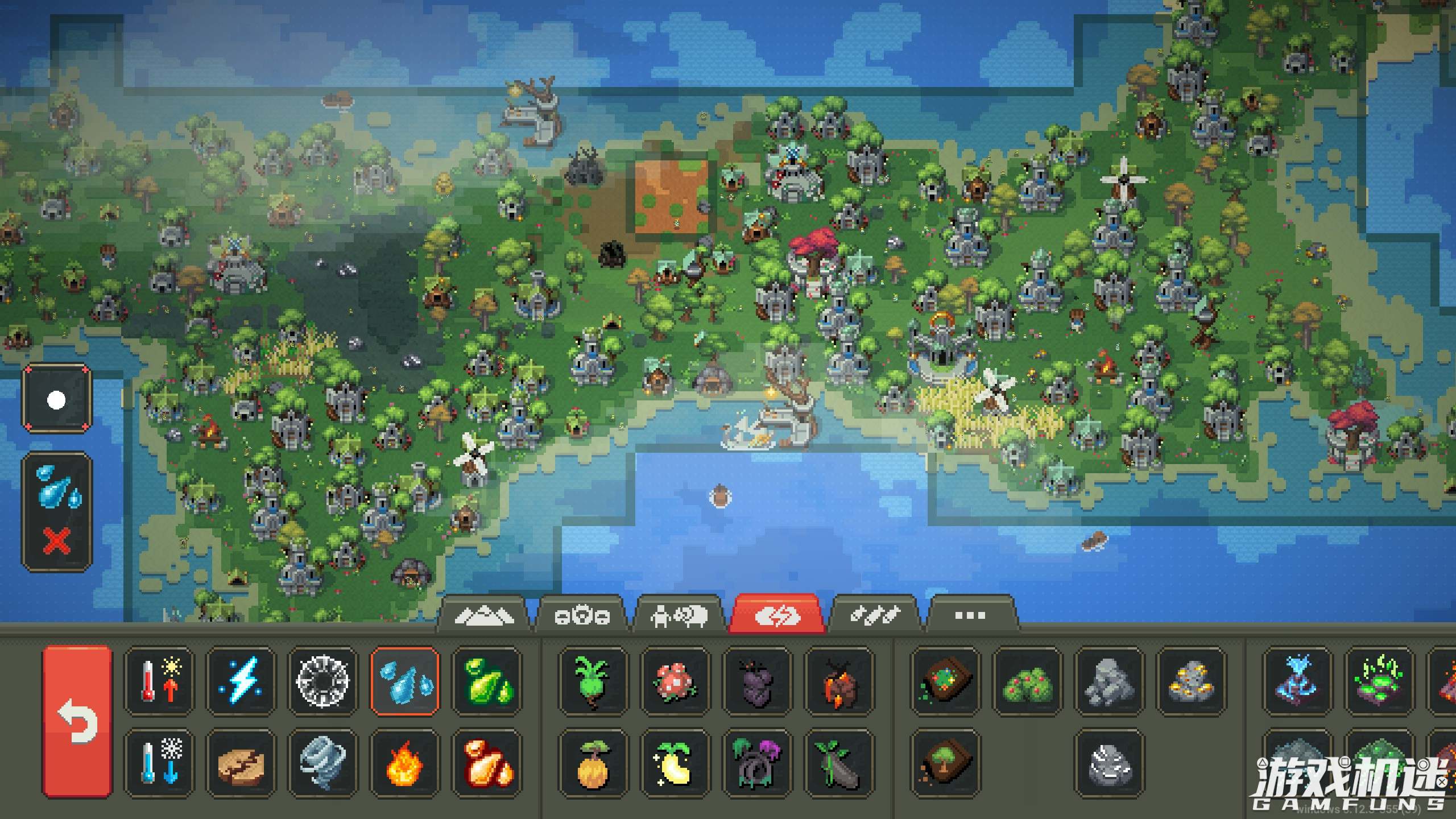
Task: Select the green tentacle plant seed
Action: pos(593,680)
